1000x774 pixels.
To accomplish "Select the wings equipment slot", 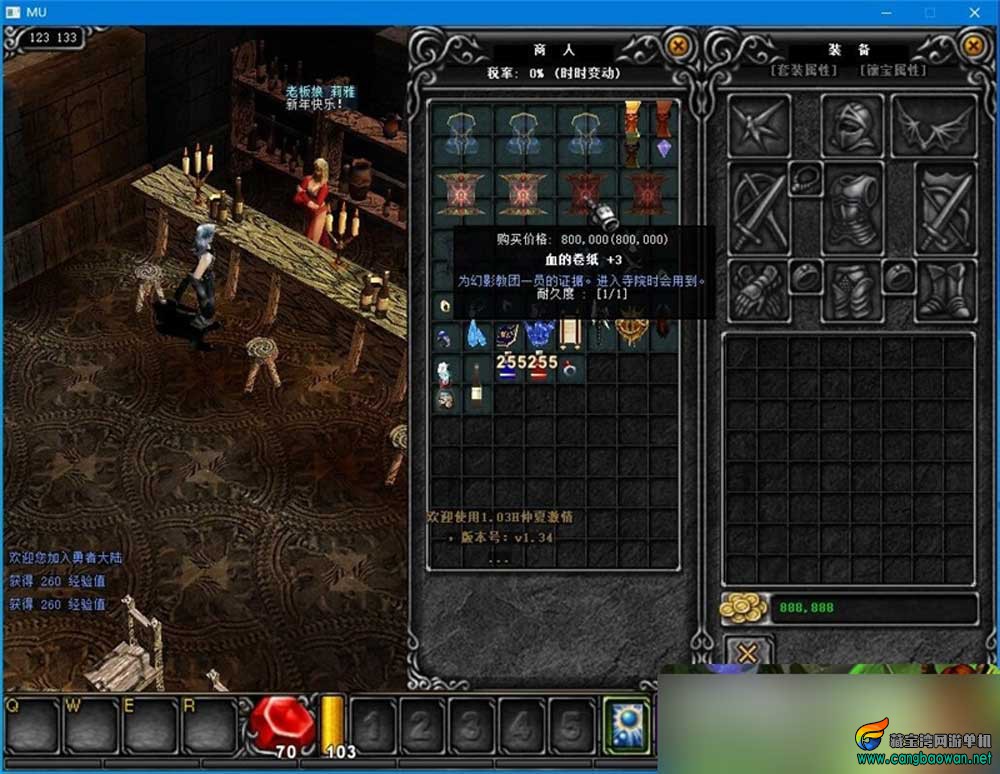I will (x=933, y=125).
